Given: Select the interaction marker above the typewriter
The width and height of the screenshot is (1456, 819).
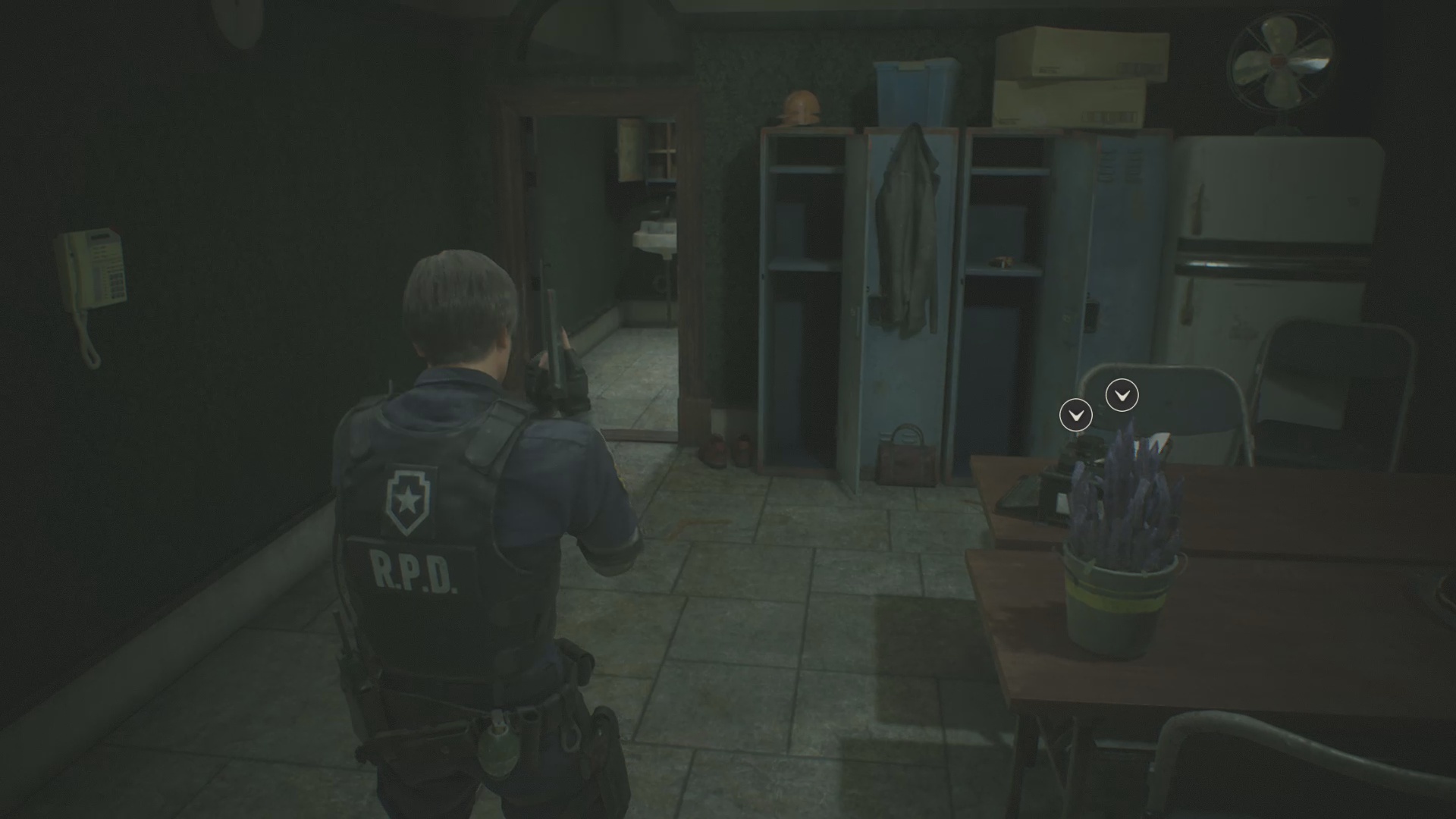Looking at the screenshot, I should (1075, 415).
